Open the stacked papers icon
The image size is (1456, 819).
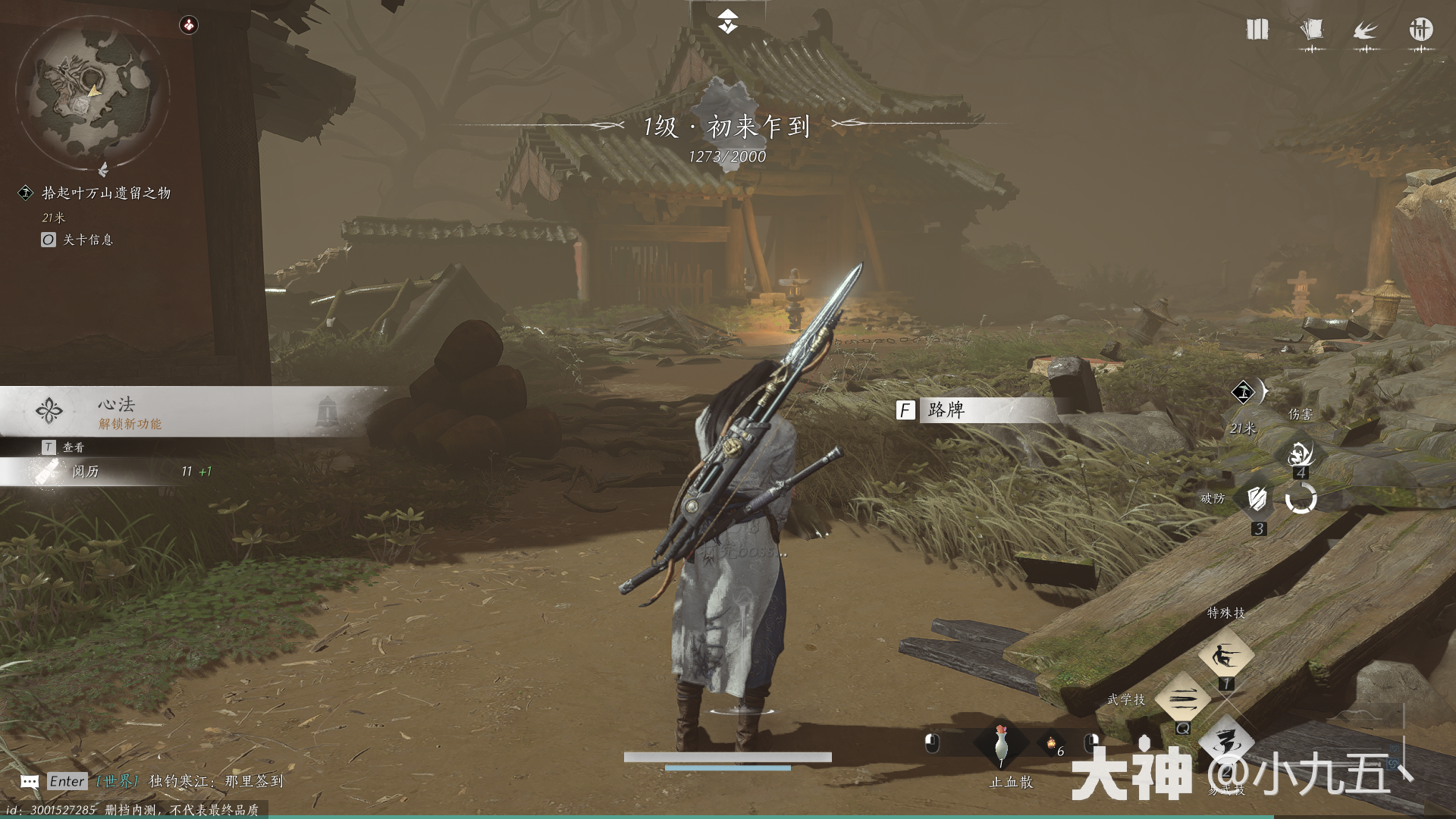(x=1311, y=30)
